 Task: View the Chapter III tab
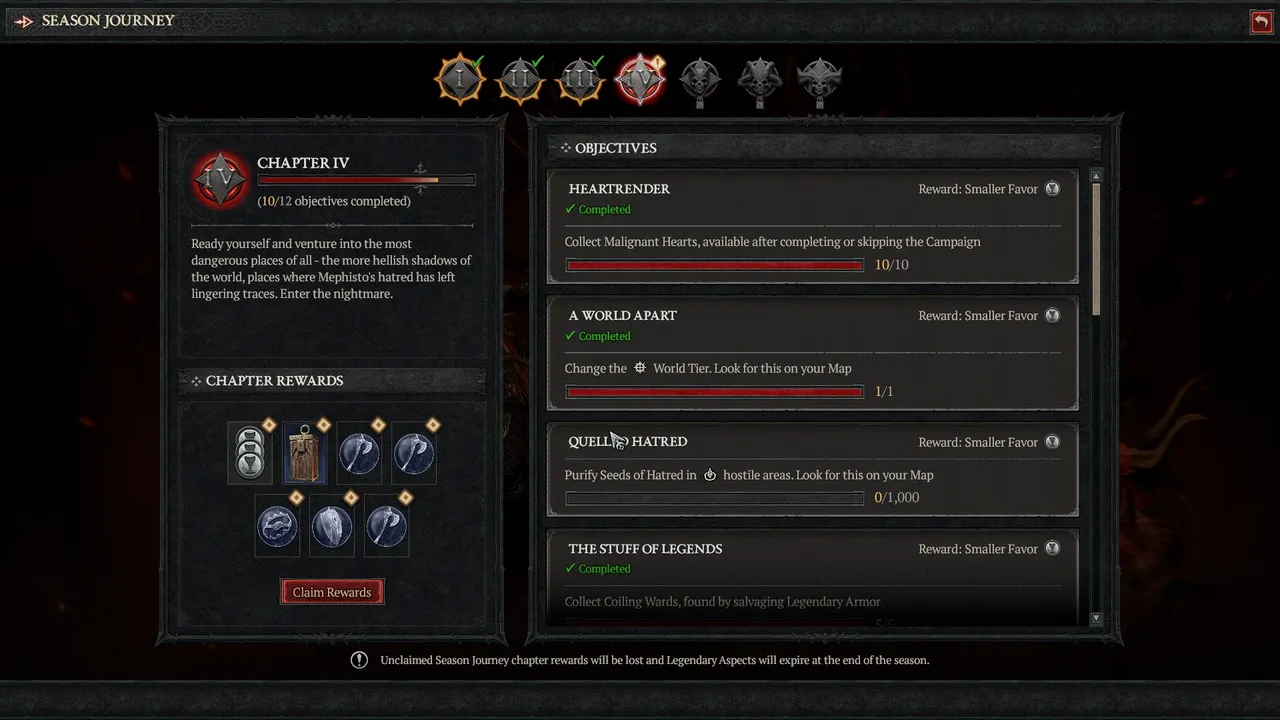580,79
